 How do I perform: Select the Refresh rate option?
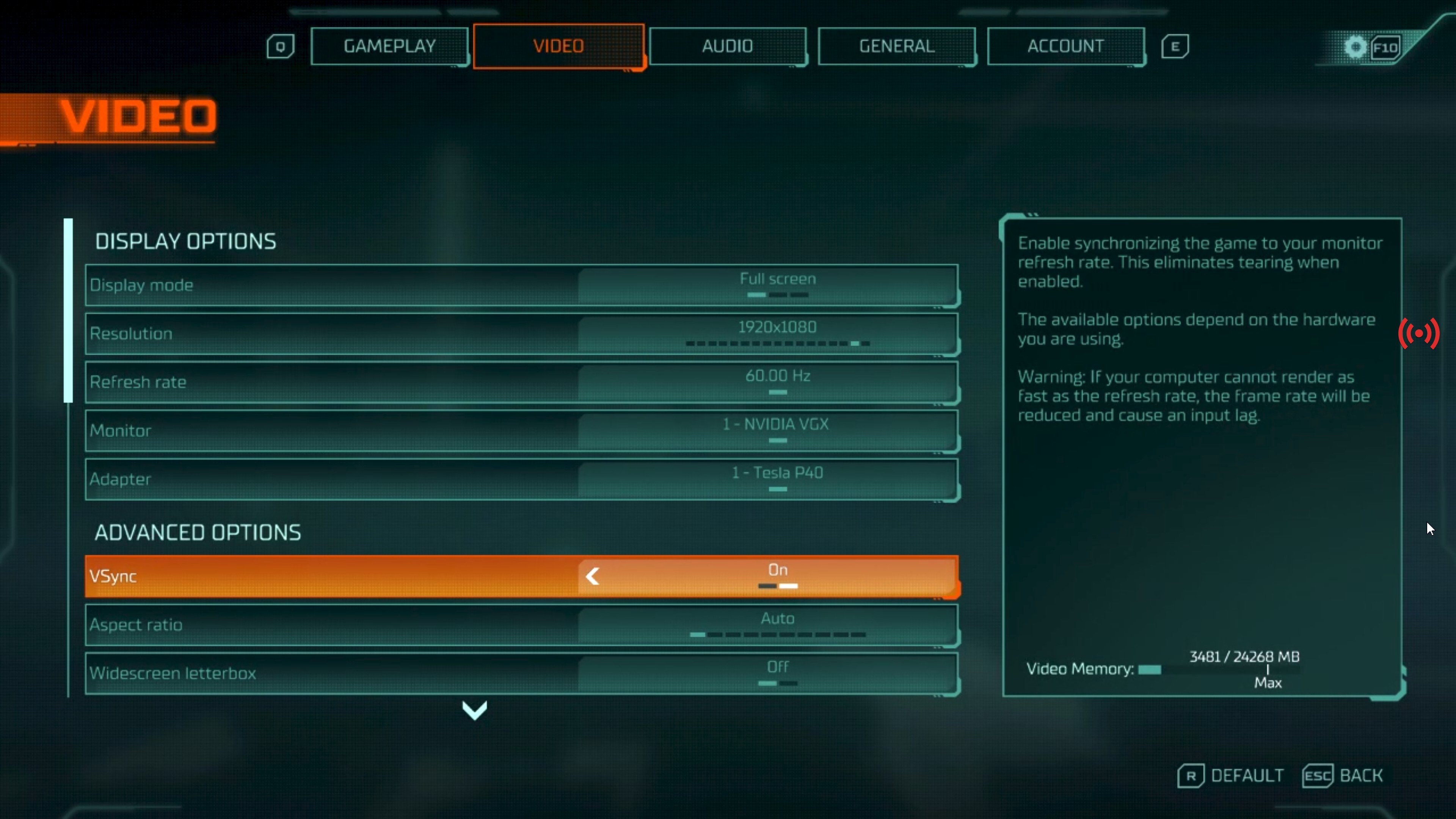click(x=521, y=382)
